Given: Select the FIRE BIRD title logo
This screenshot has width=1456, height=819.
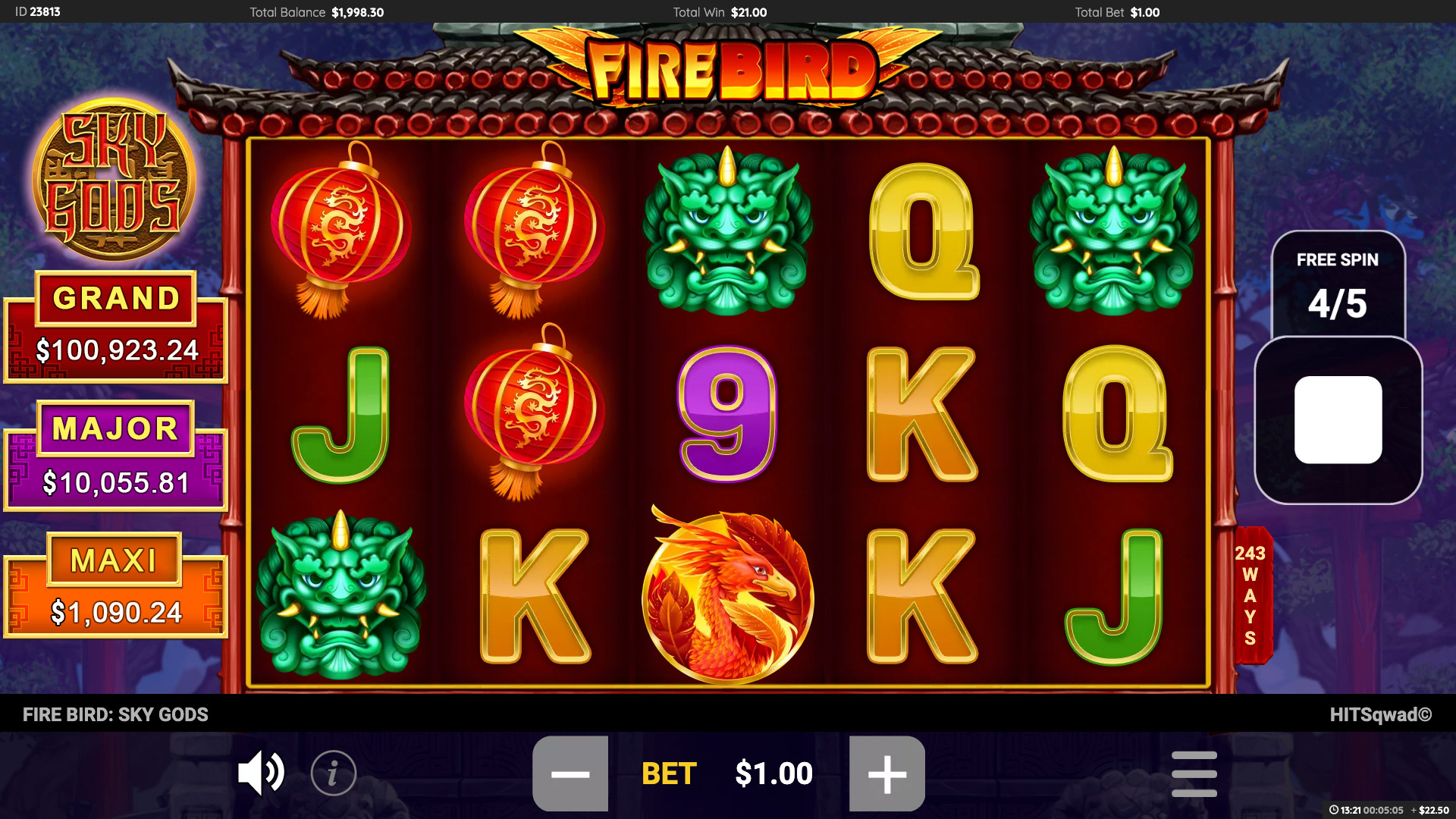Looking at the screenshot, I should (x=728, y=68).
